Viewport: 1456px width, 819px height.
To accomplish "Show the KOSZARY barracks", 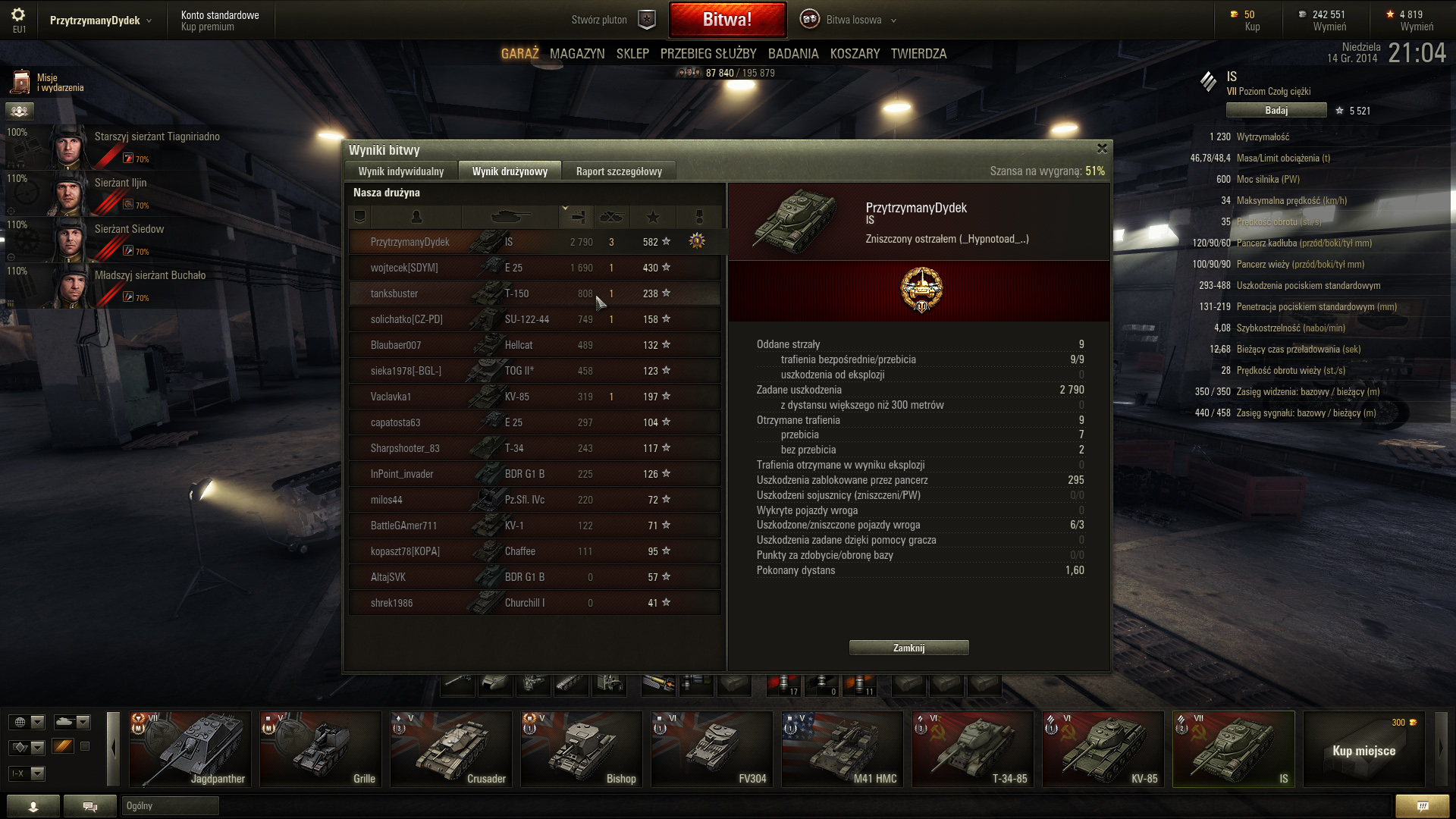I will coord(855,54).
